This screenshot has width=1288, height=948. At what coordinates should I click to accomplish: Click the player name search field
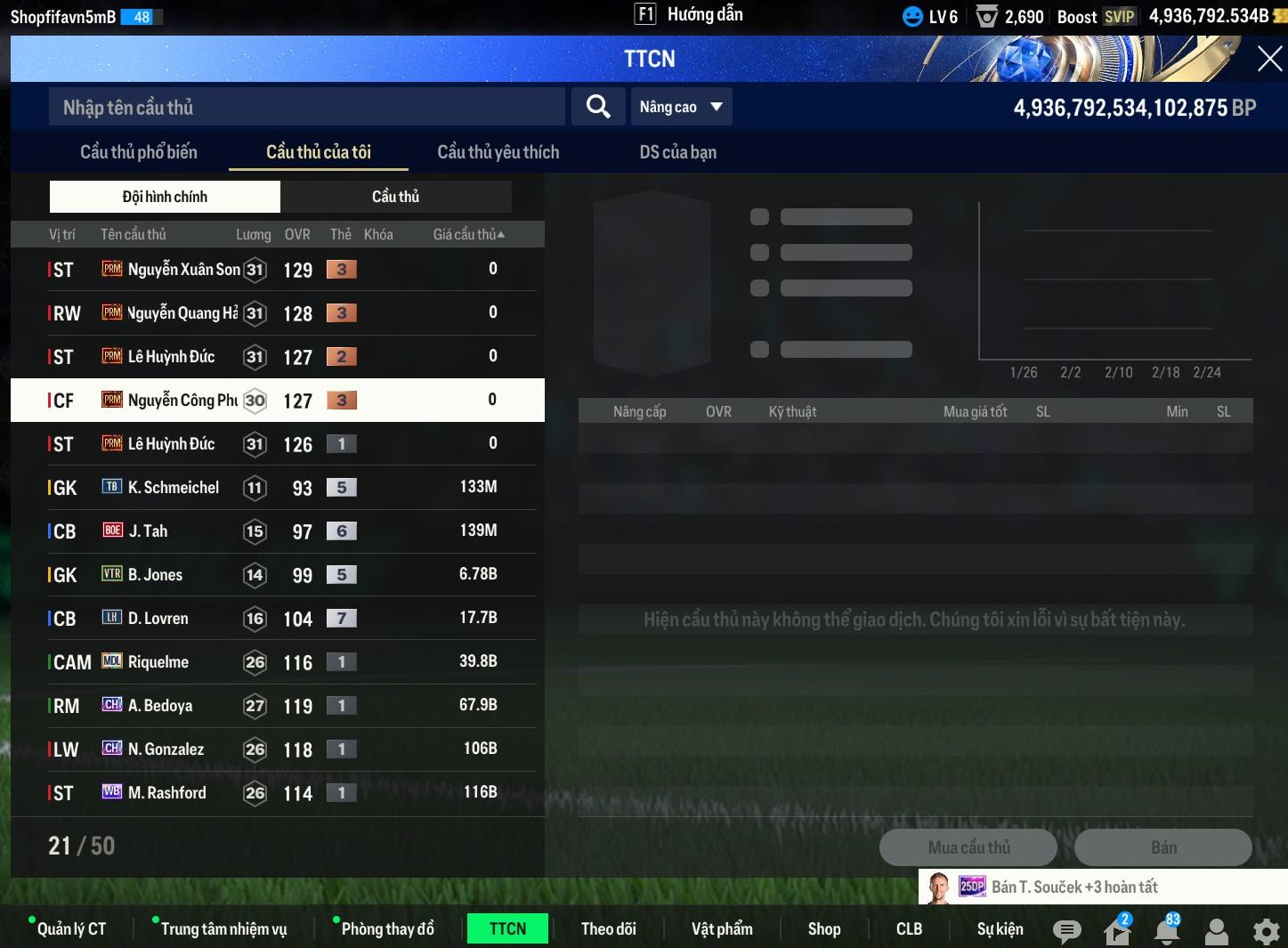click(x=307, y=108)
